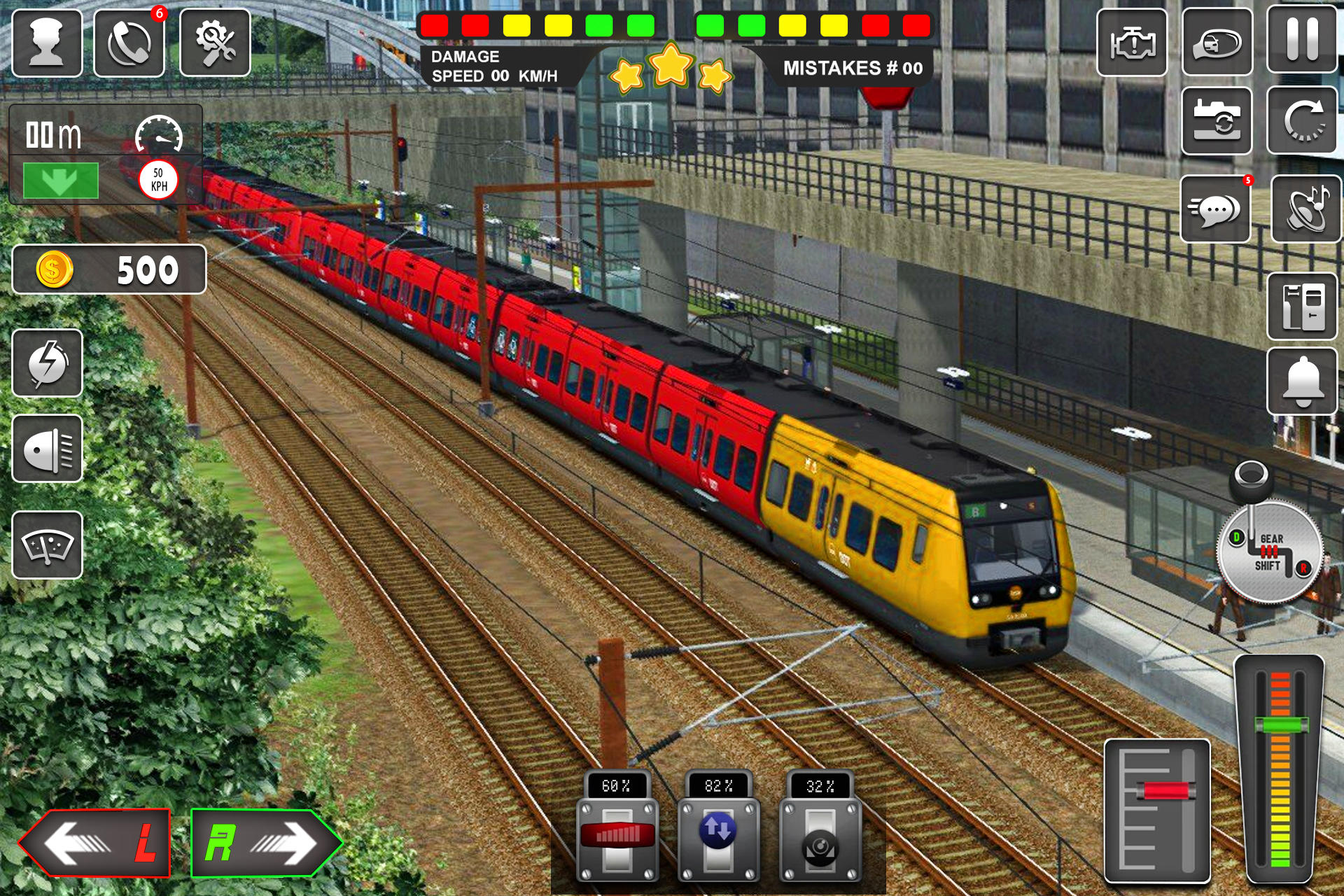Open the fuel station menu
The image size is (1344, 896).
(x=1303, y=305)
